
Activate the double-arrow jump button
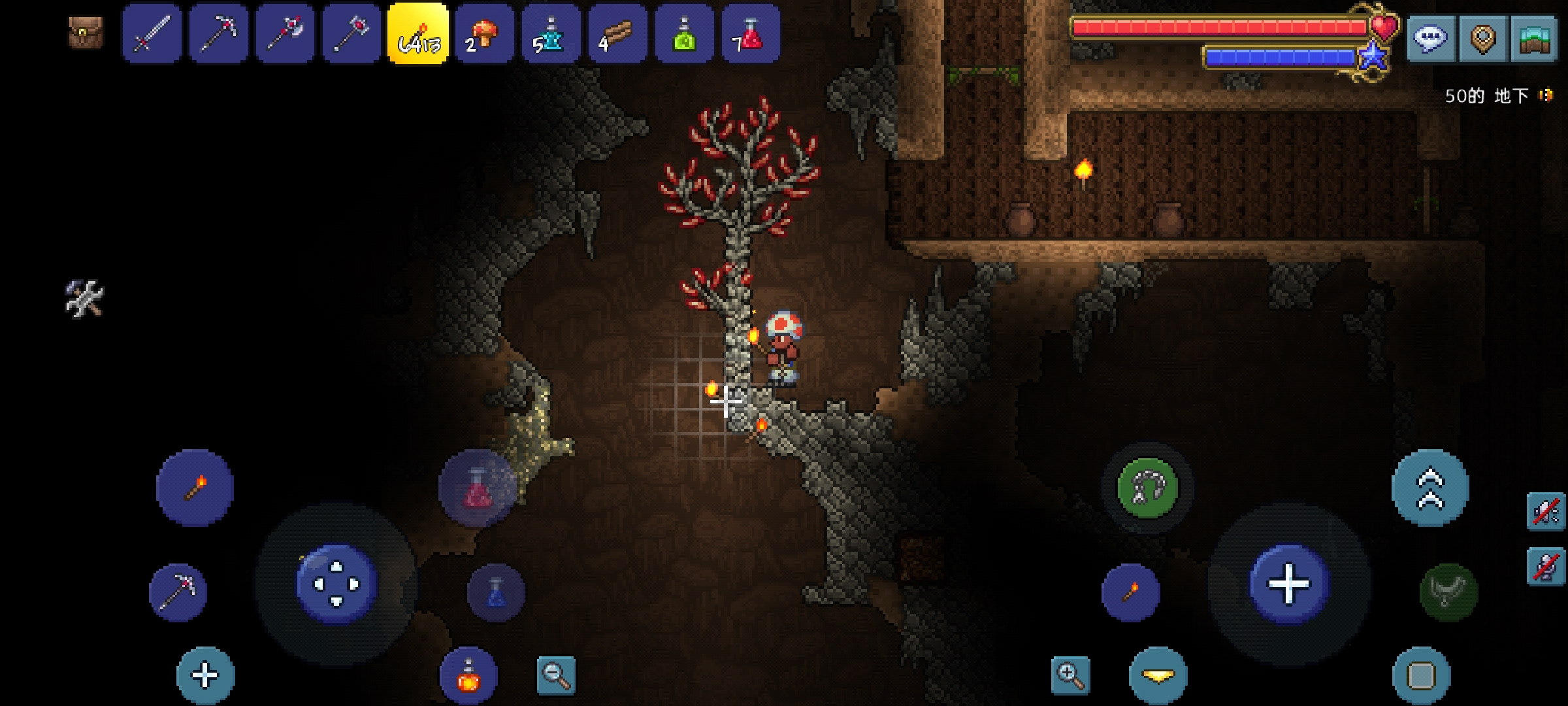1430,488
